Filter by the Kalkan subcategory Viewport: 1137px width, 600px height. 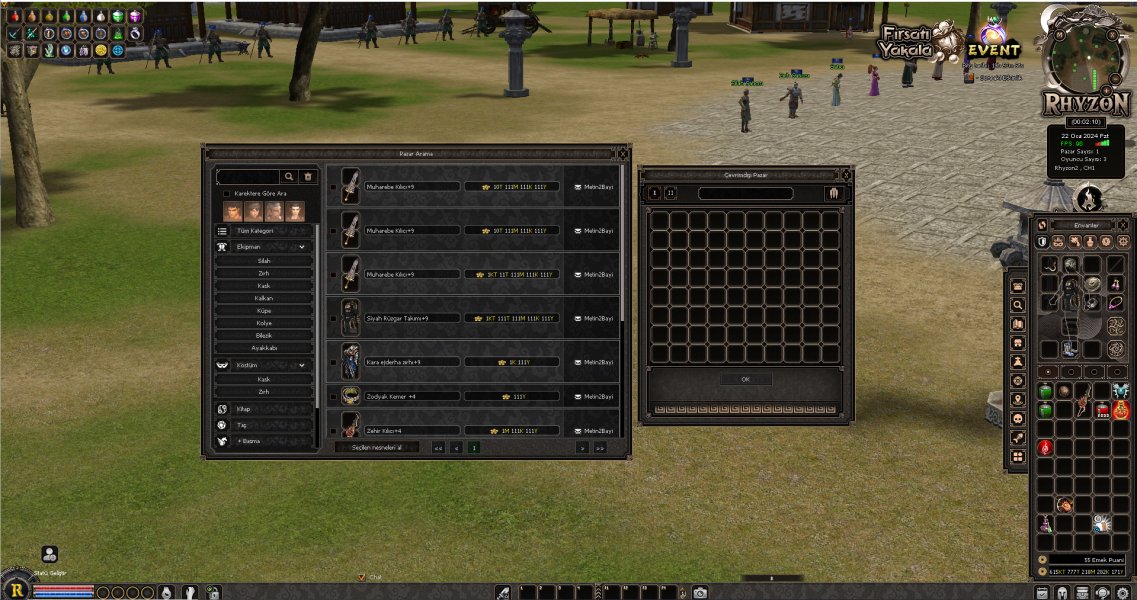[x=264, y=298]
